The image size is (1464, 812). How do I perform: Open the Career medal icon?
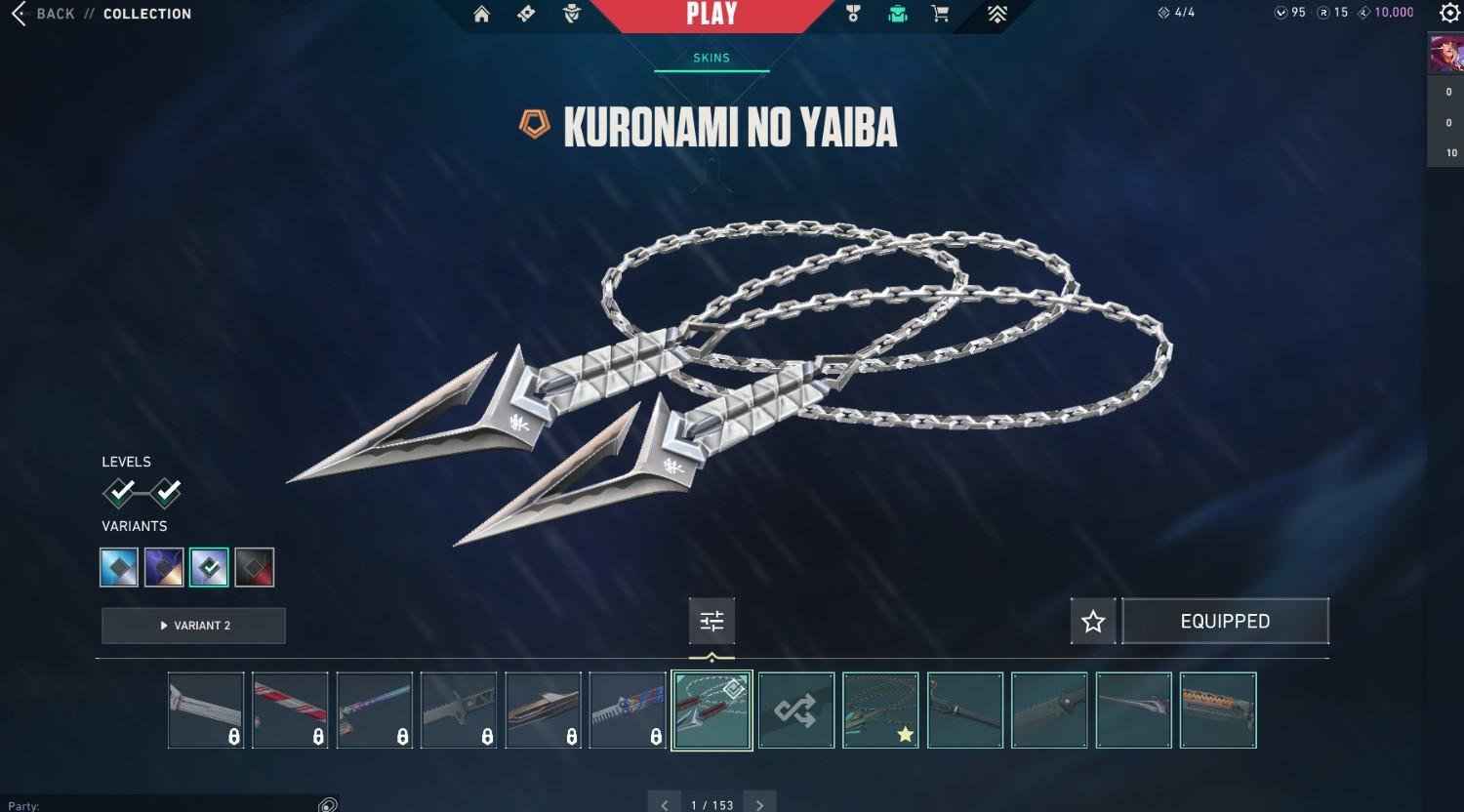853,14
